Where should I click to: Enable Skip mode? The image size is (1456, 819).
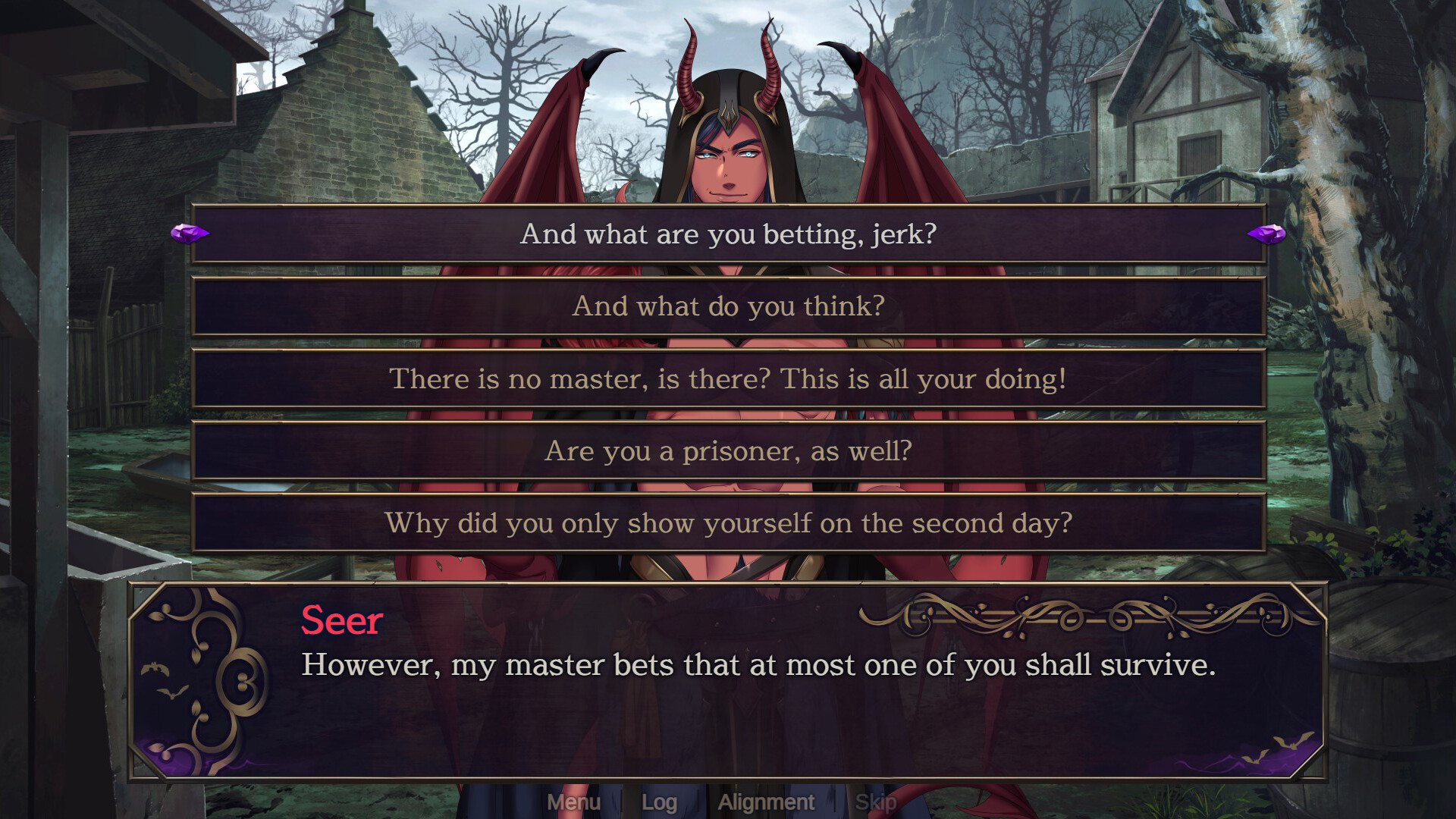coord(876,802)
